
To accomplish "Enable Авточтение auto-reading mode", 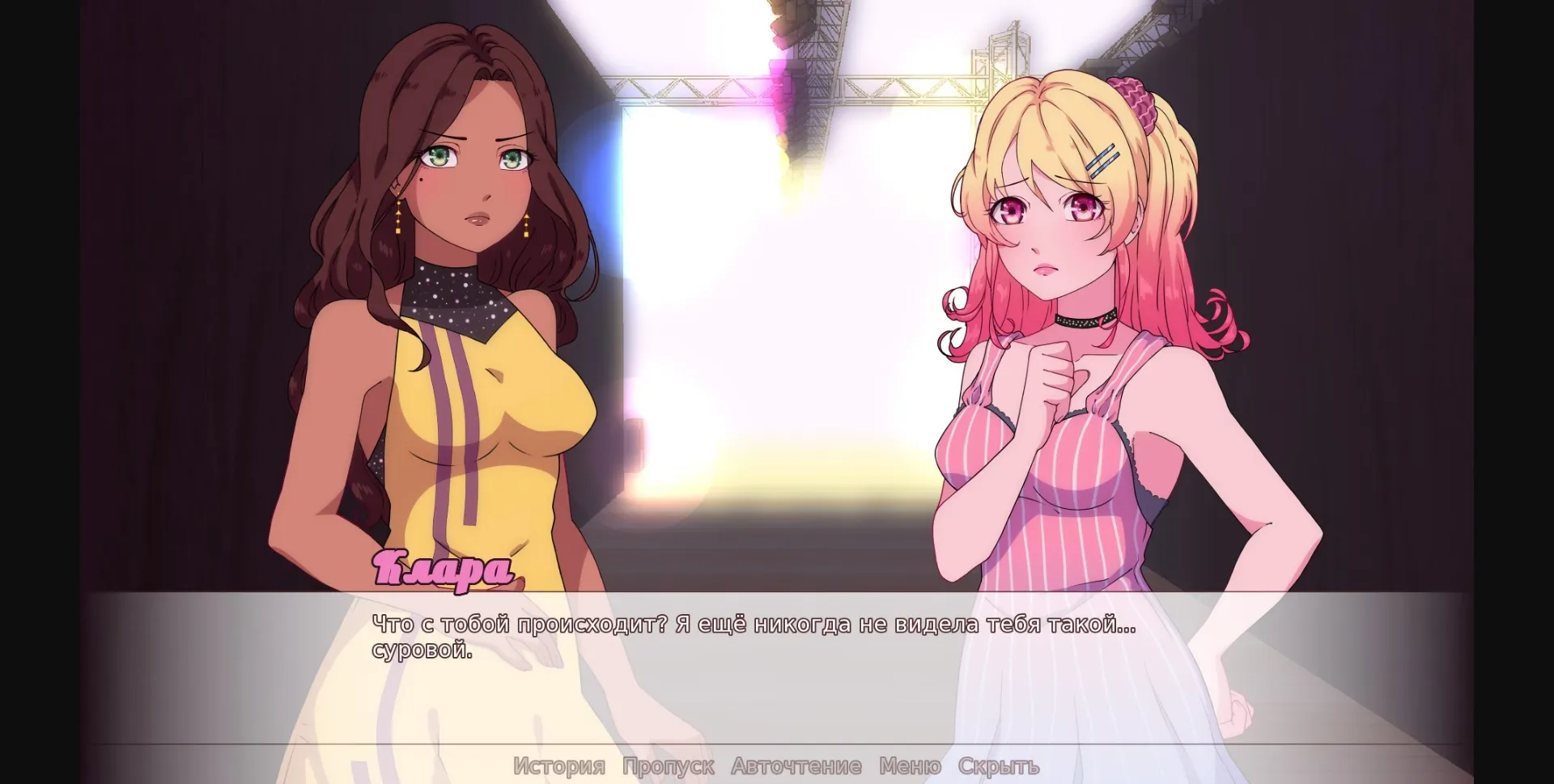I will click(796, 765).
